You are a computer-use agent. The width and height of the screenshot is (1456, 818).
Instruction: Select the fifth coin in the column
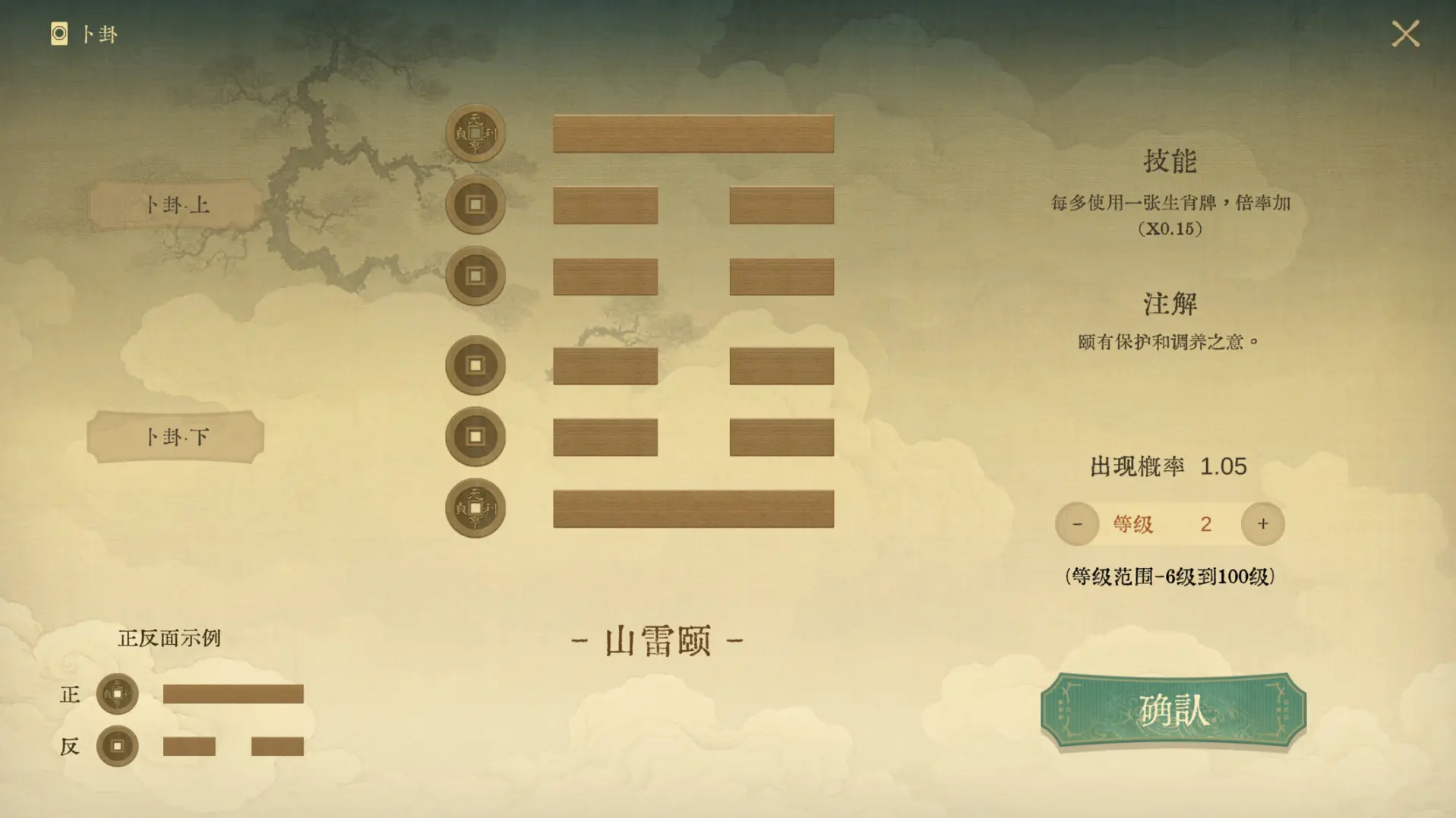(x=475, y=436)
